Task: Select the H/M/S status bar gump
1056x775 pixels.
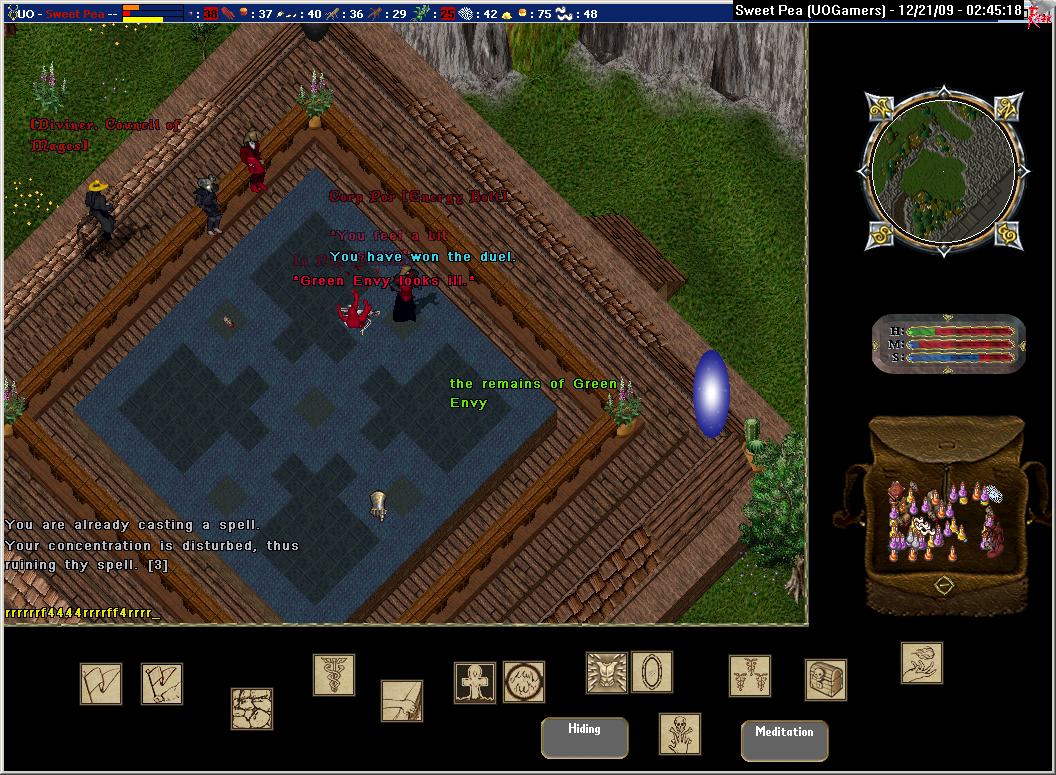Action: (x=948, y=344)
